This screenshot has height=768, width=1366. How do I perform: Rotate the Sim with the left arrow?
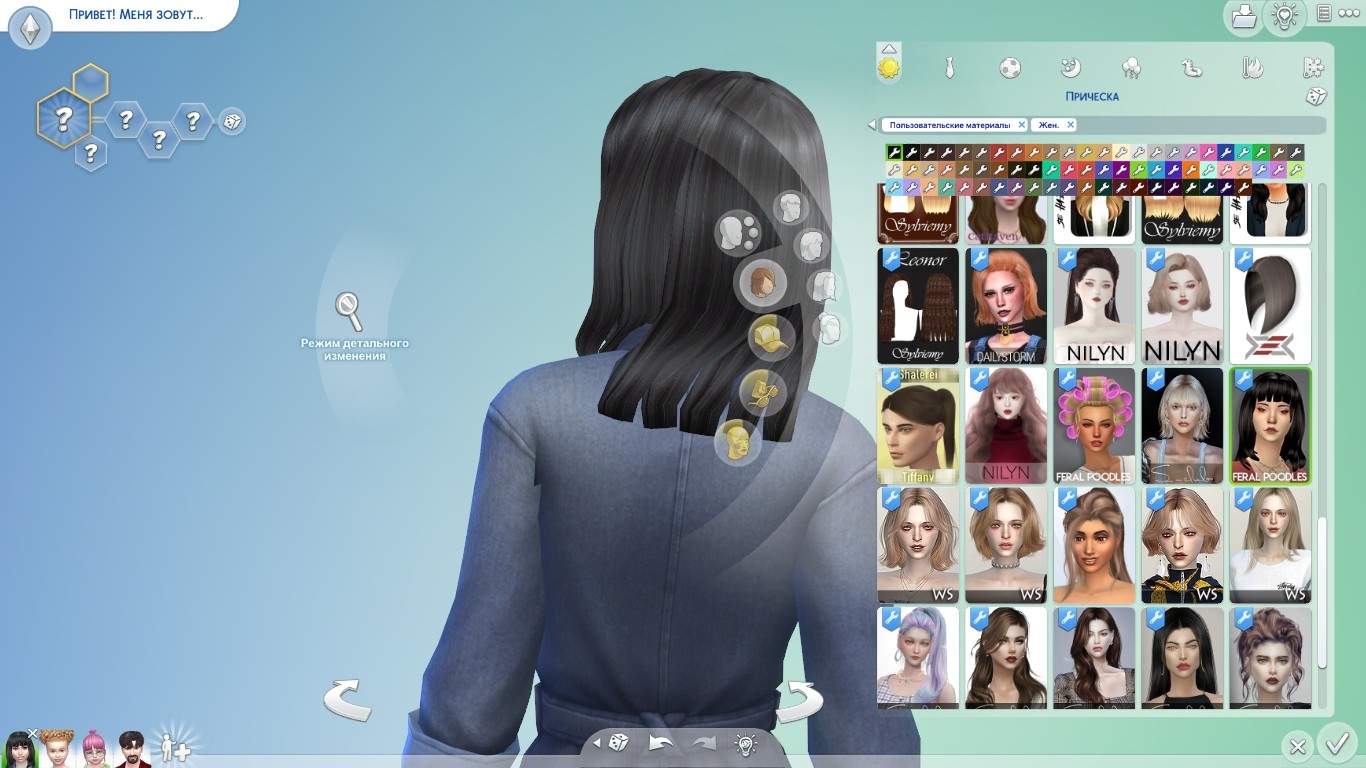tap(347, 699)
